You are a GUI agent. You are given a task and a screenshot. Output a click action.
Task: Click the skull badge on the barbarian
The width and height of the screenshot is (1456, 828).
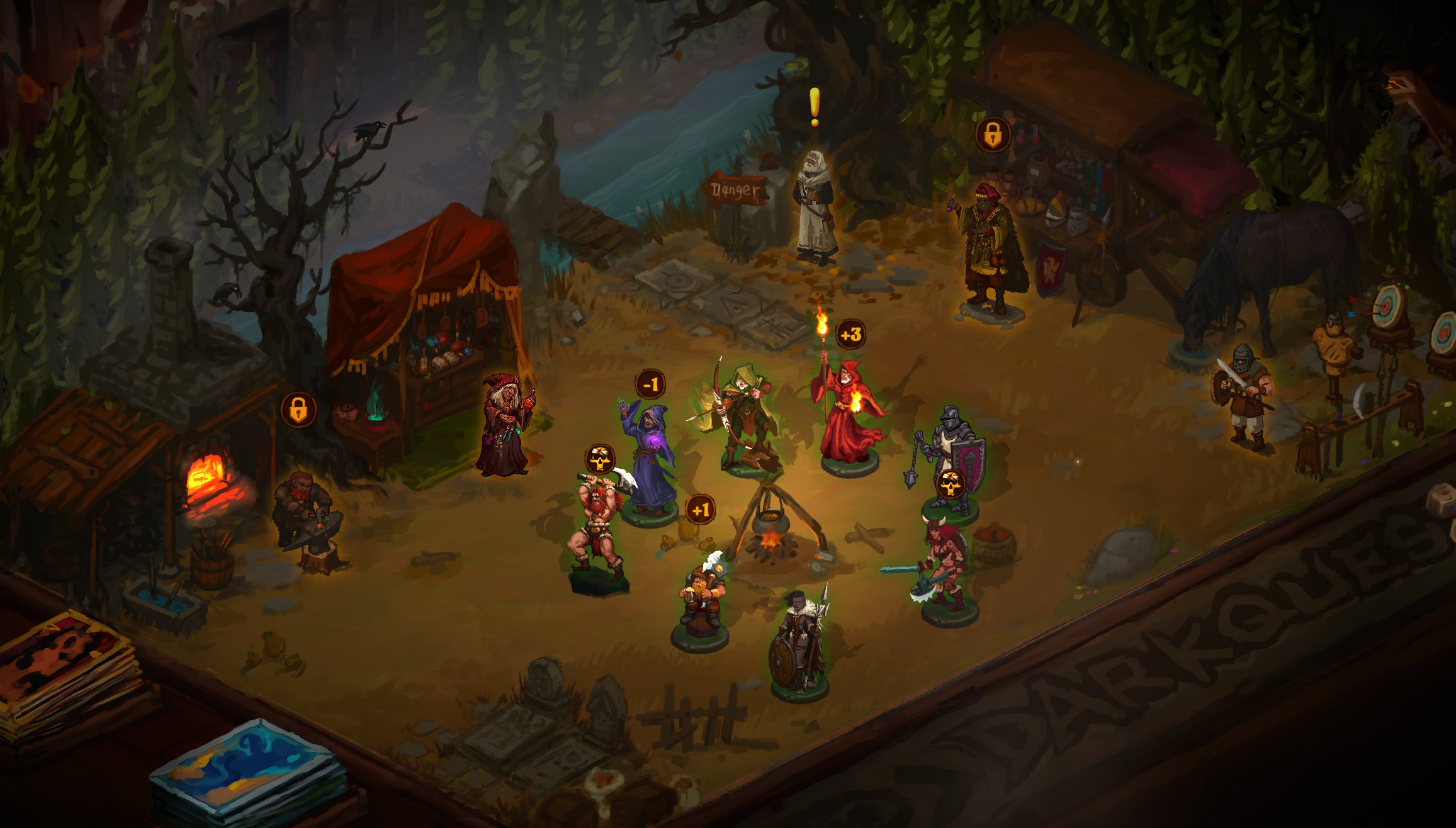[x=601, y=459]
